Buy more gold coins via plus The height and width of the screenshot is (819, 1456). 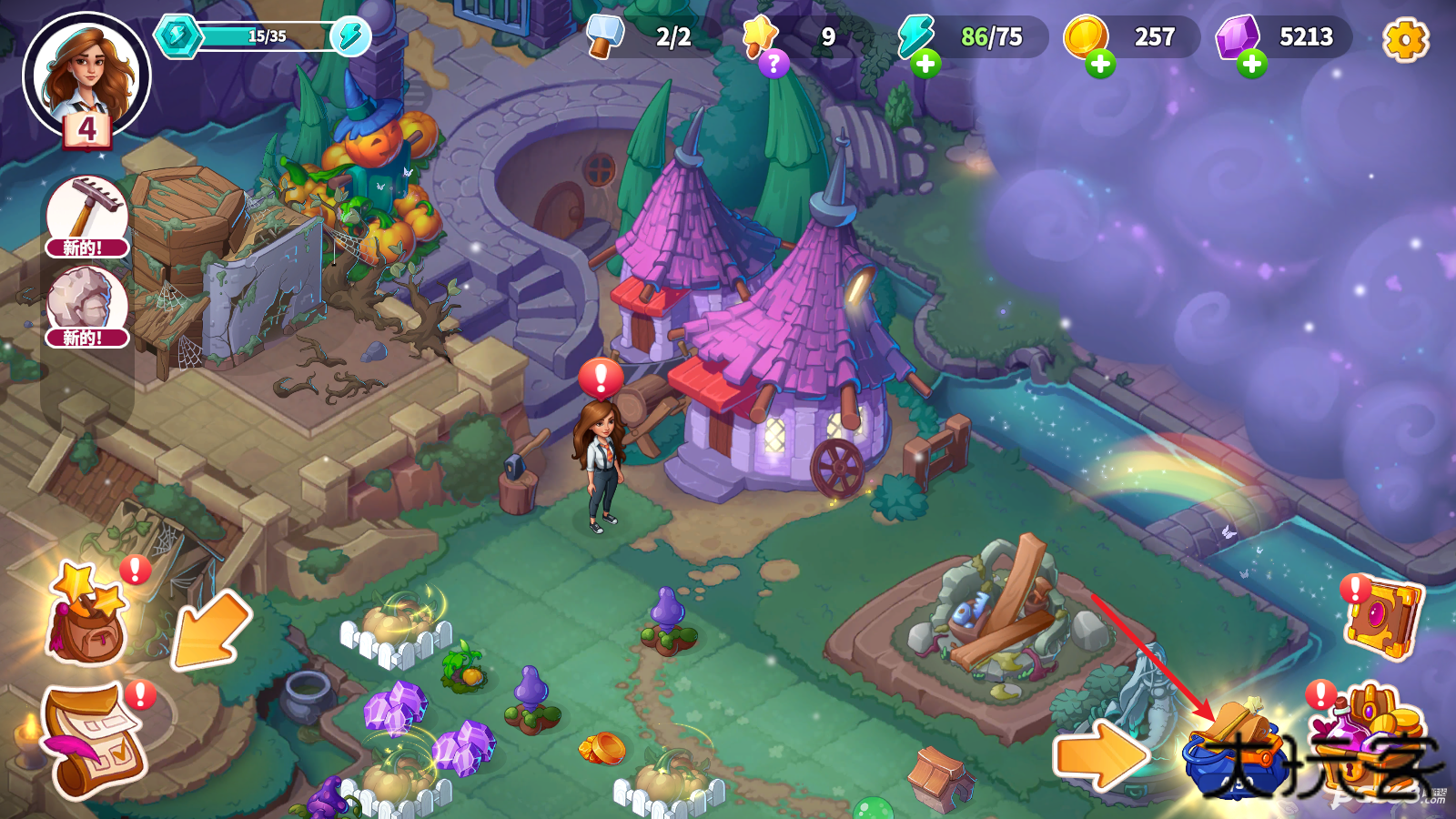(x=1100, y=64)
